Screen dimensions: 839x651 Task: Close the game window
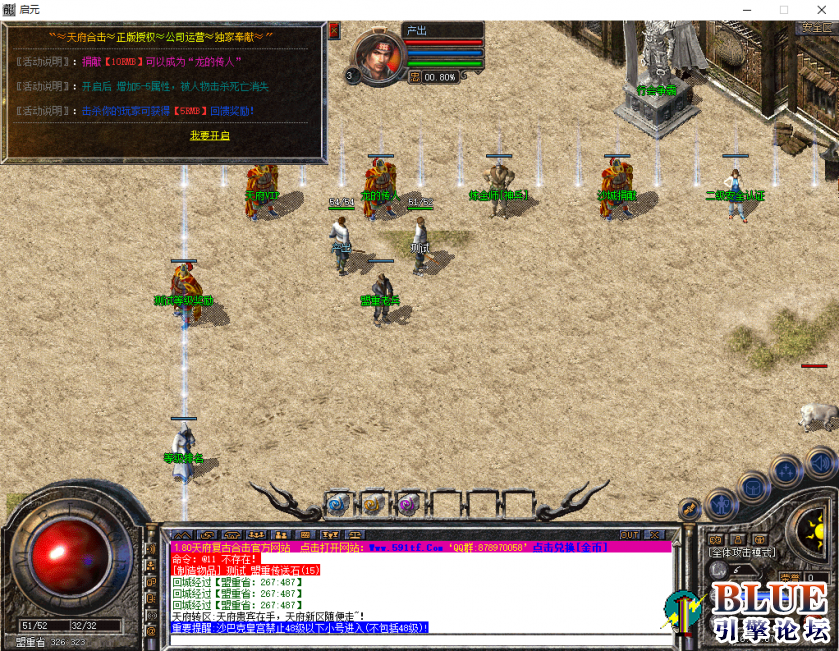819,9
